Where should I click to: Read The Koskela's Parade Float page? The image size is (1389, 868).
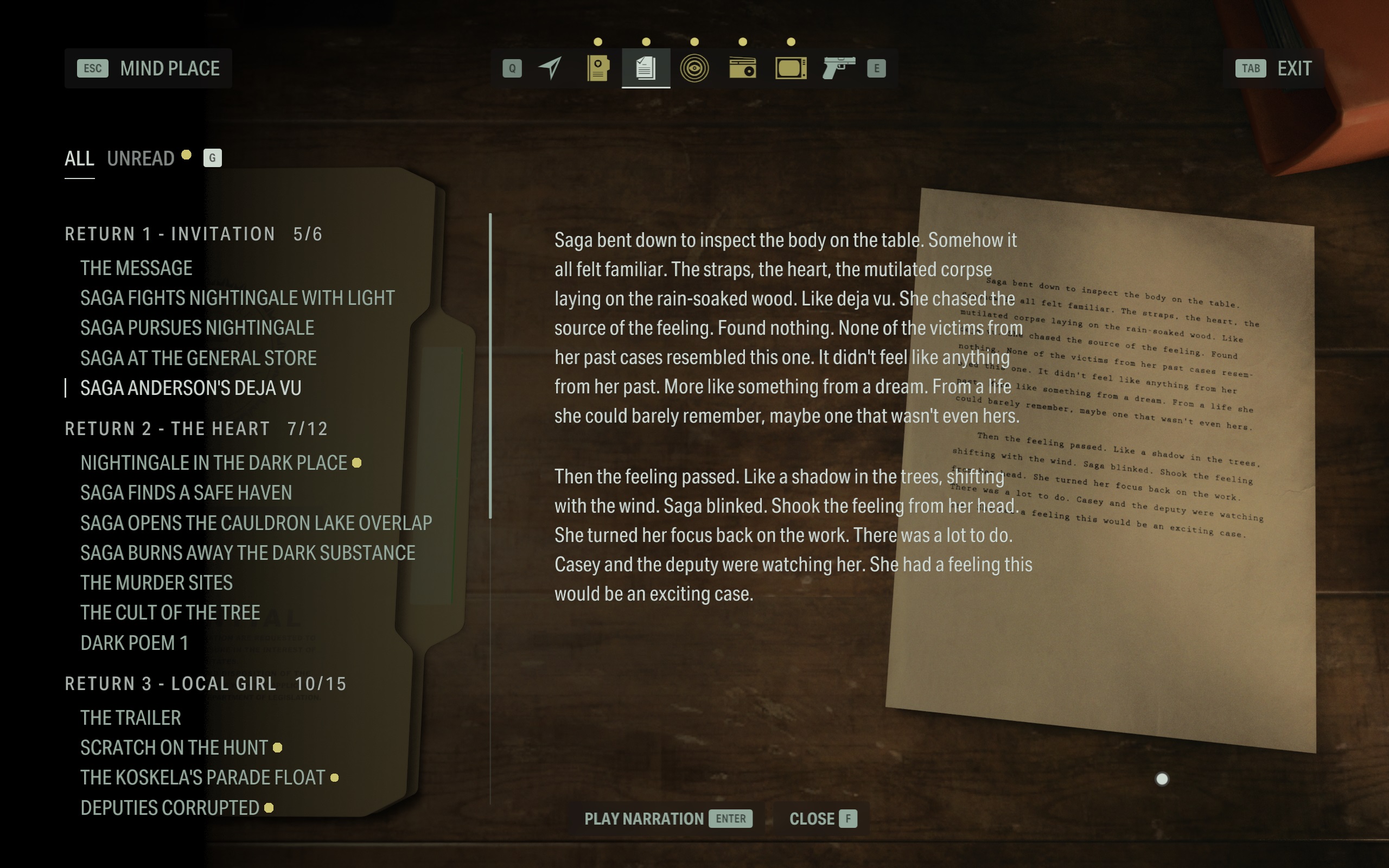click(202, 777)
